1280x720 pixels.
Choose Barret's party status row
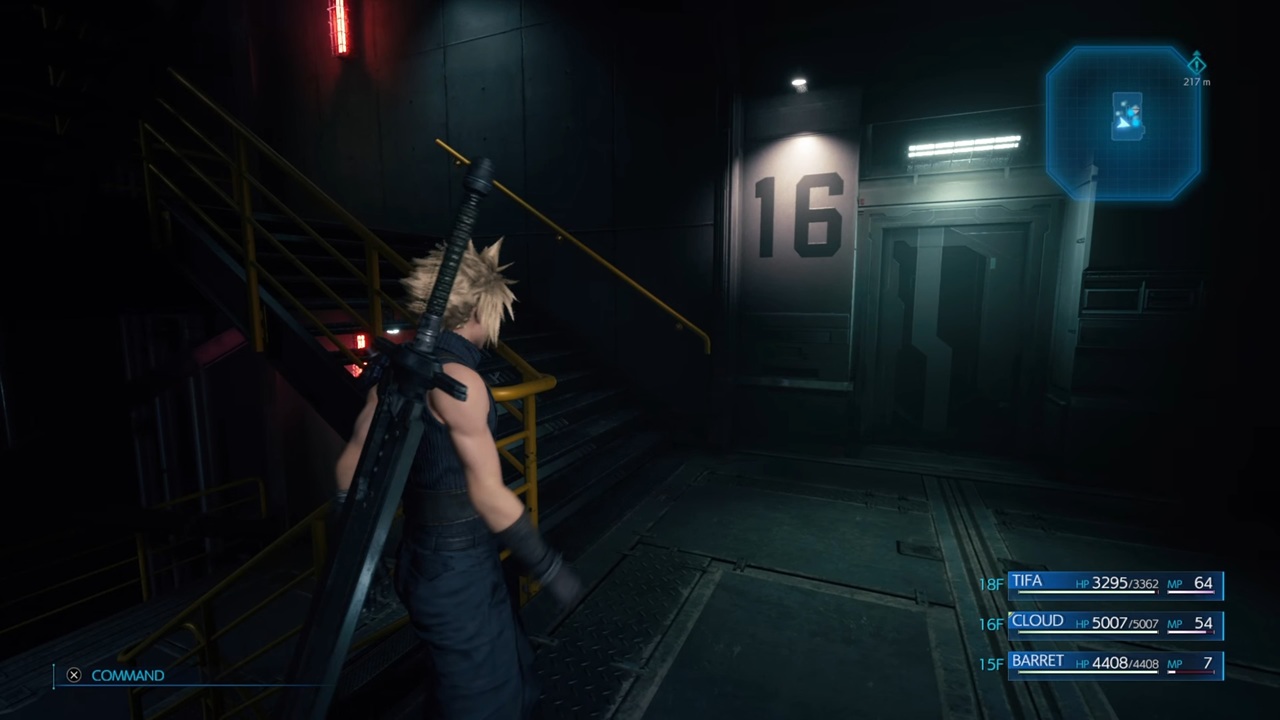coord(1115,664)
